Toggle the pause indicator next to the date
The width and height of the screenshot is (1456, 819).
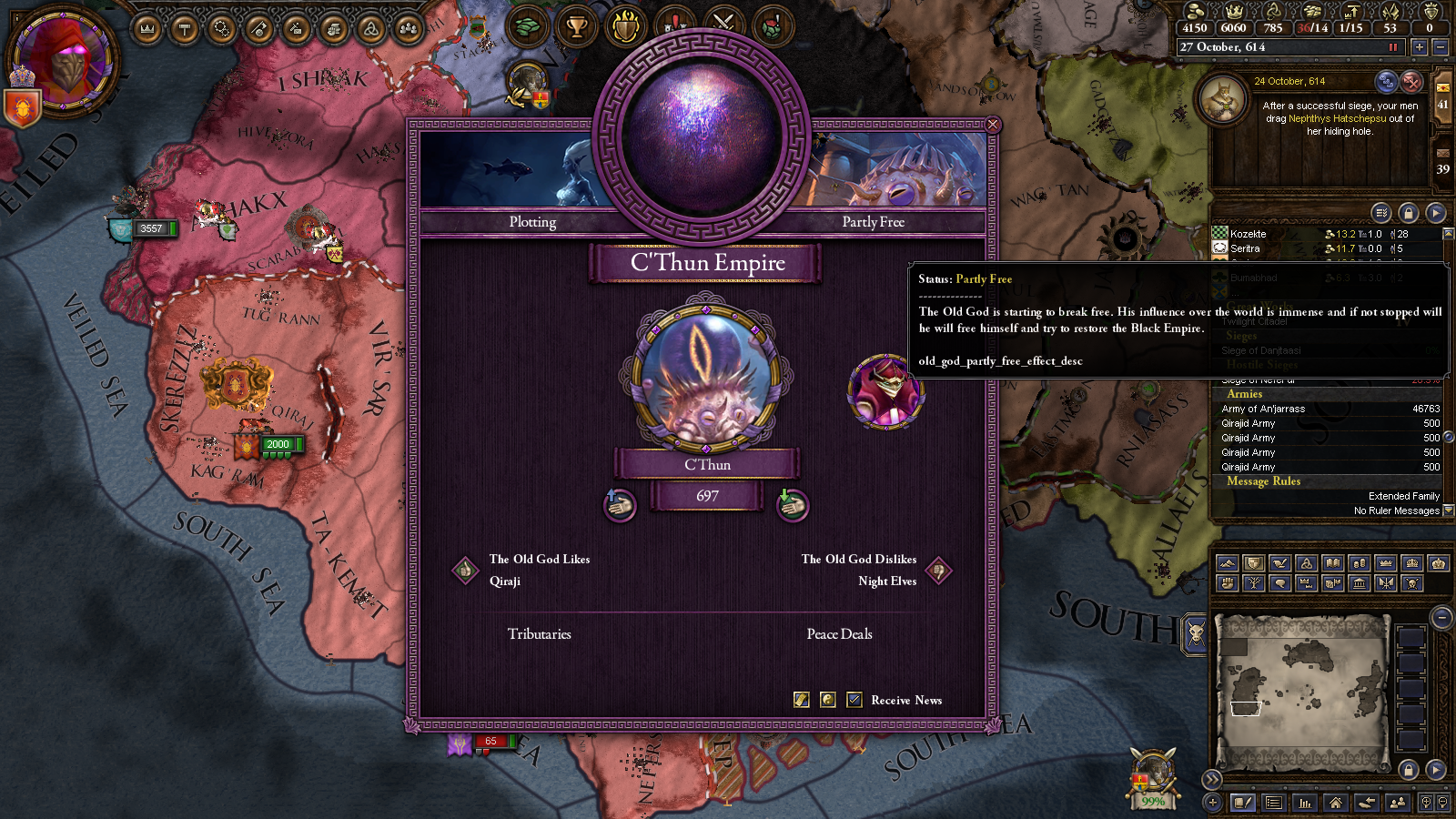click(1392, 47)
